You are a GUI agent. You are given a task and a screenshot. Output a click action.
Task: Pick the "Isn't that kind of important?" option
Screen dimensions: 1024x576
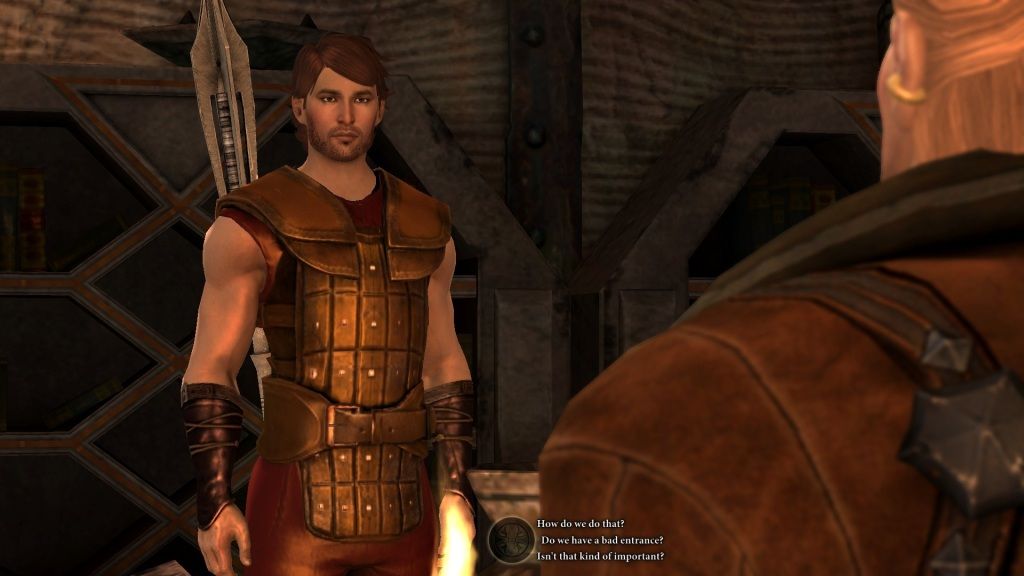pyautogui.click(x=600, y=556)
